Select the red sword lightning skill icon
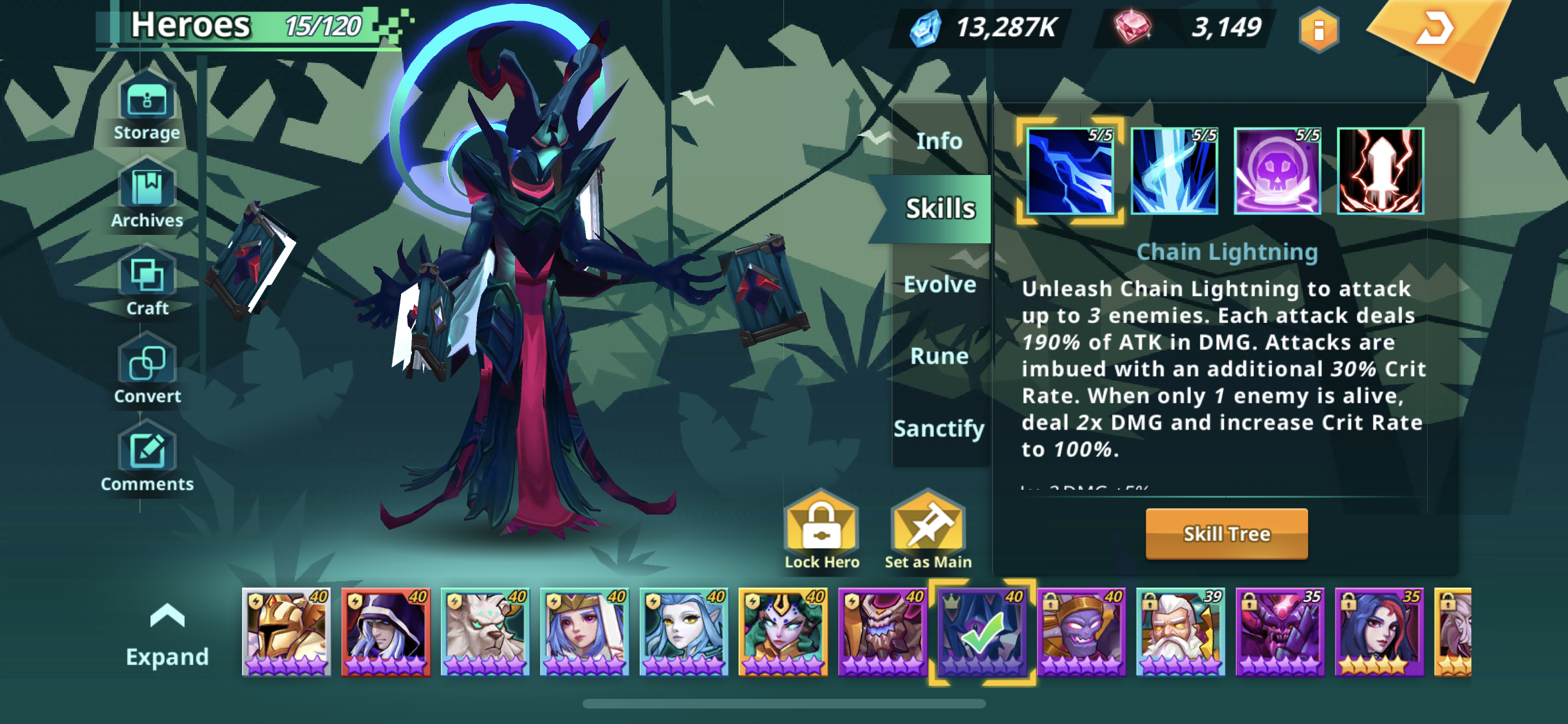Screen dimensions: 1568x724 click(x=1380, y=171)
